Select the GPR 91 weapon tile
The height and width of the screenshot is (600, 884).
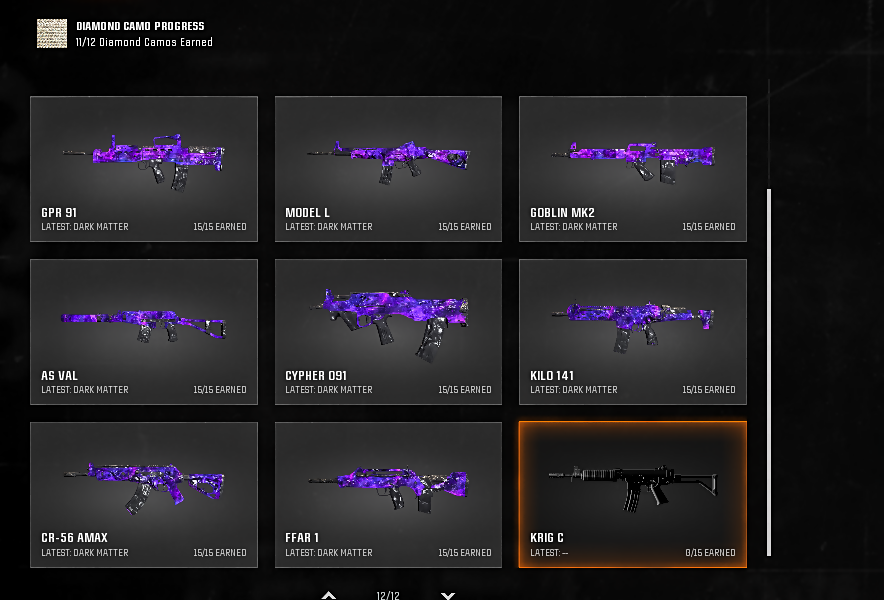click(144, 168)
